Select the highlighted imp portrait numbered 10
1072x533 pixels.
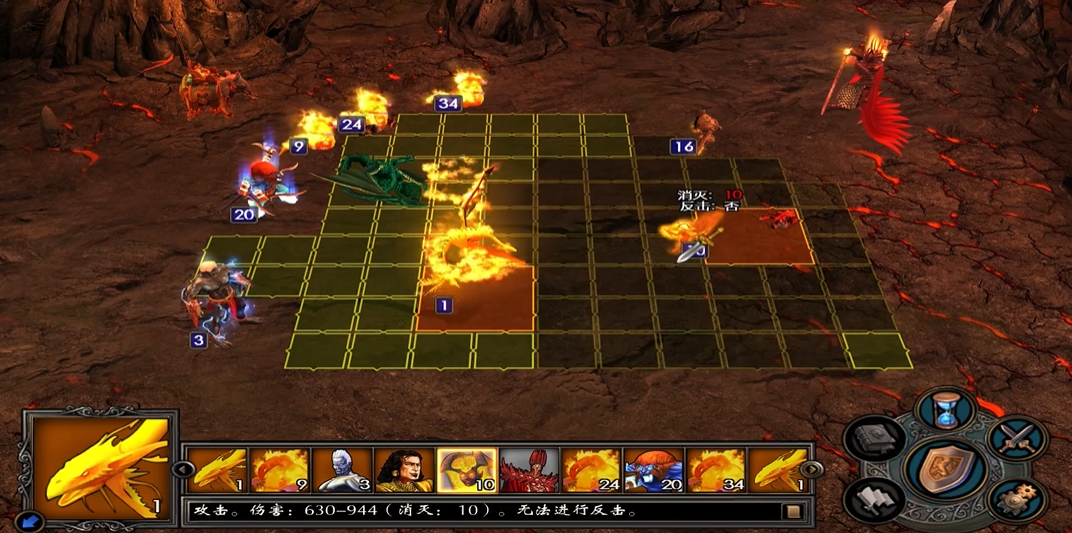pos(467,470)
